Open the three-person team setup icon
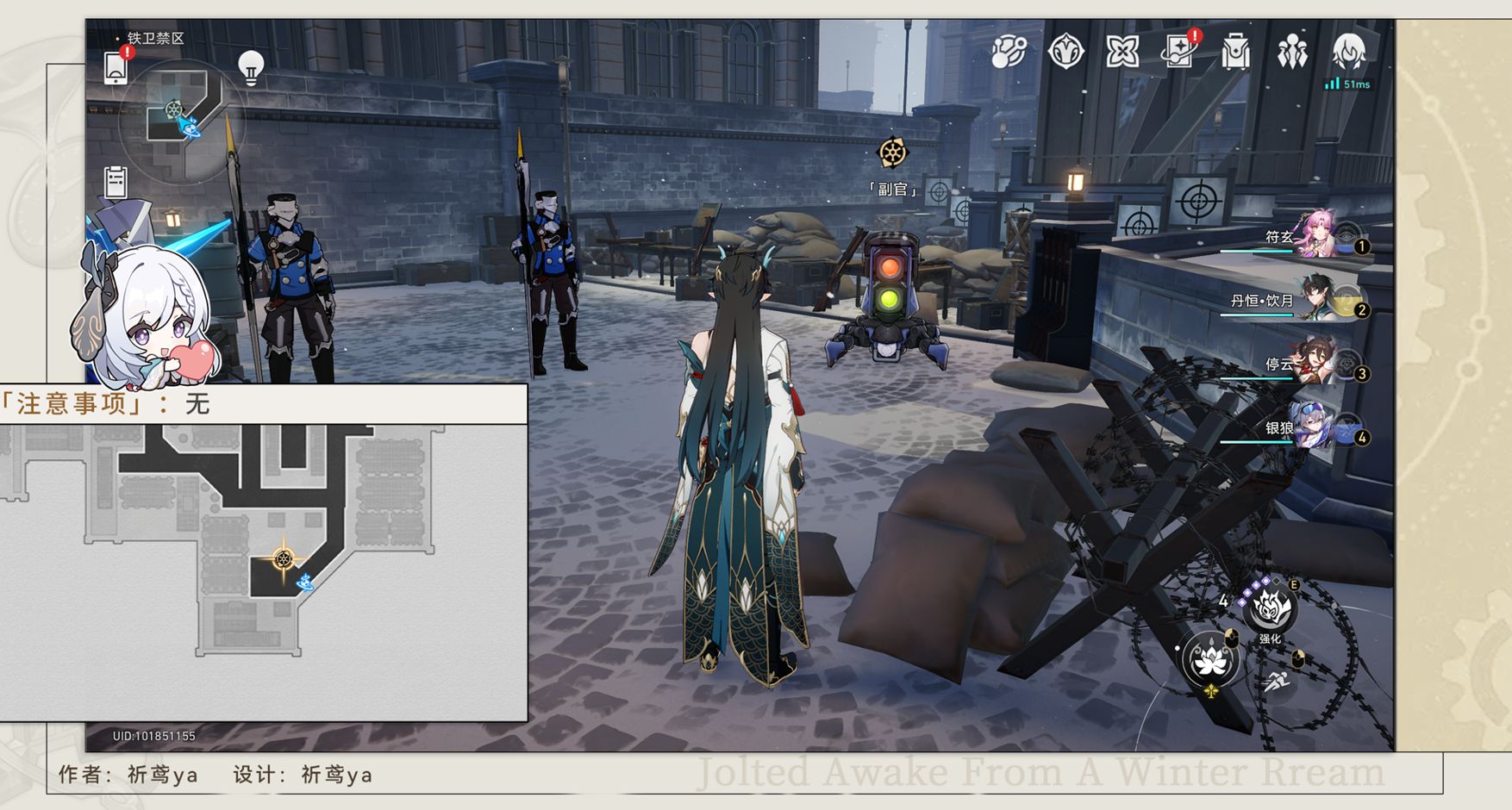Image resolution: width=1512 pixels, height=810 pixels. click(1292, 53)
